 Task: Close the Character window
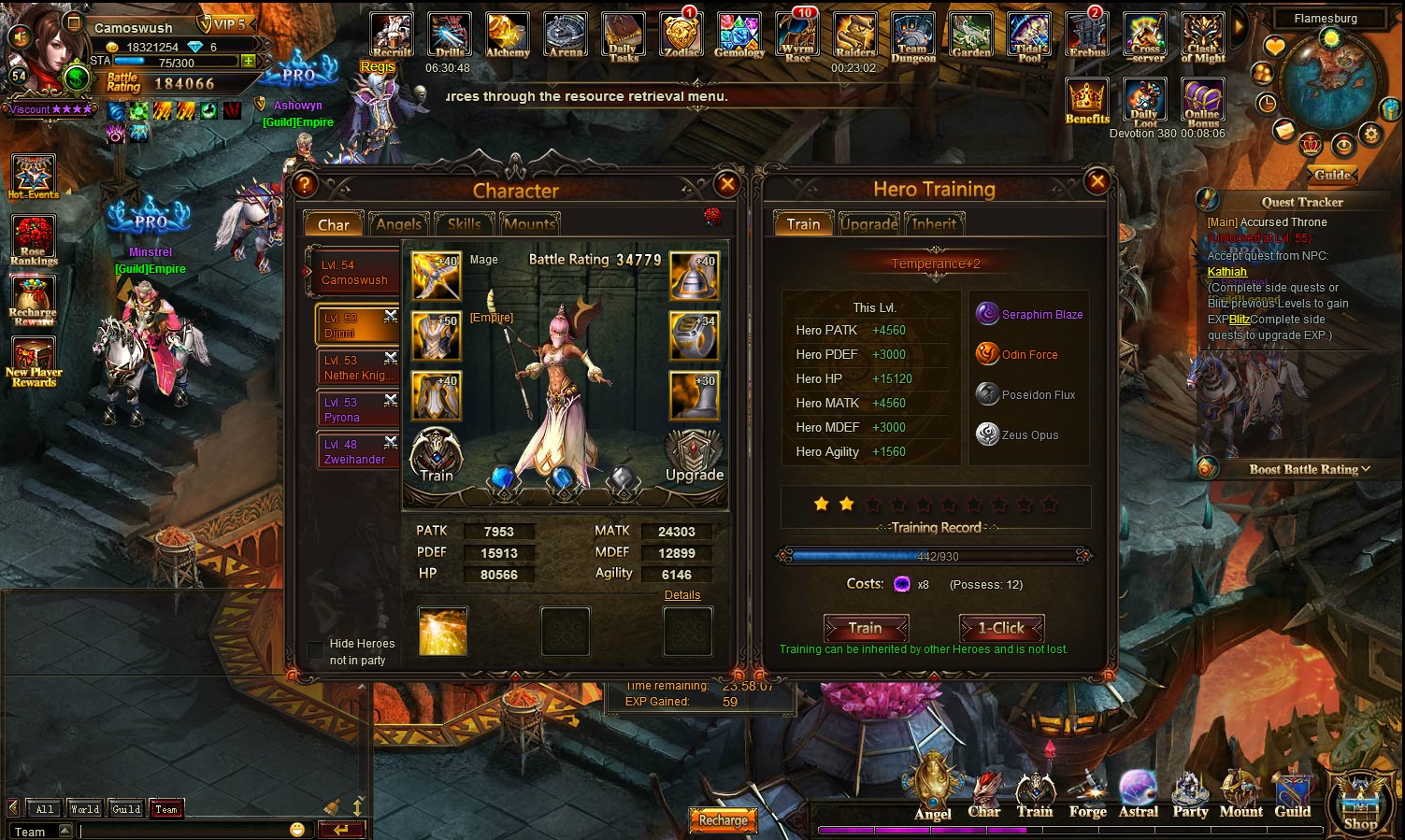726,183
